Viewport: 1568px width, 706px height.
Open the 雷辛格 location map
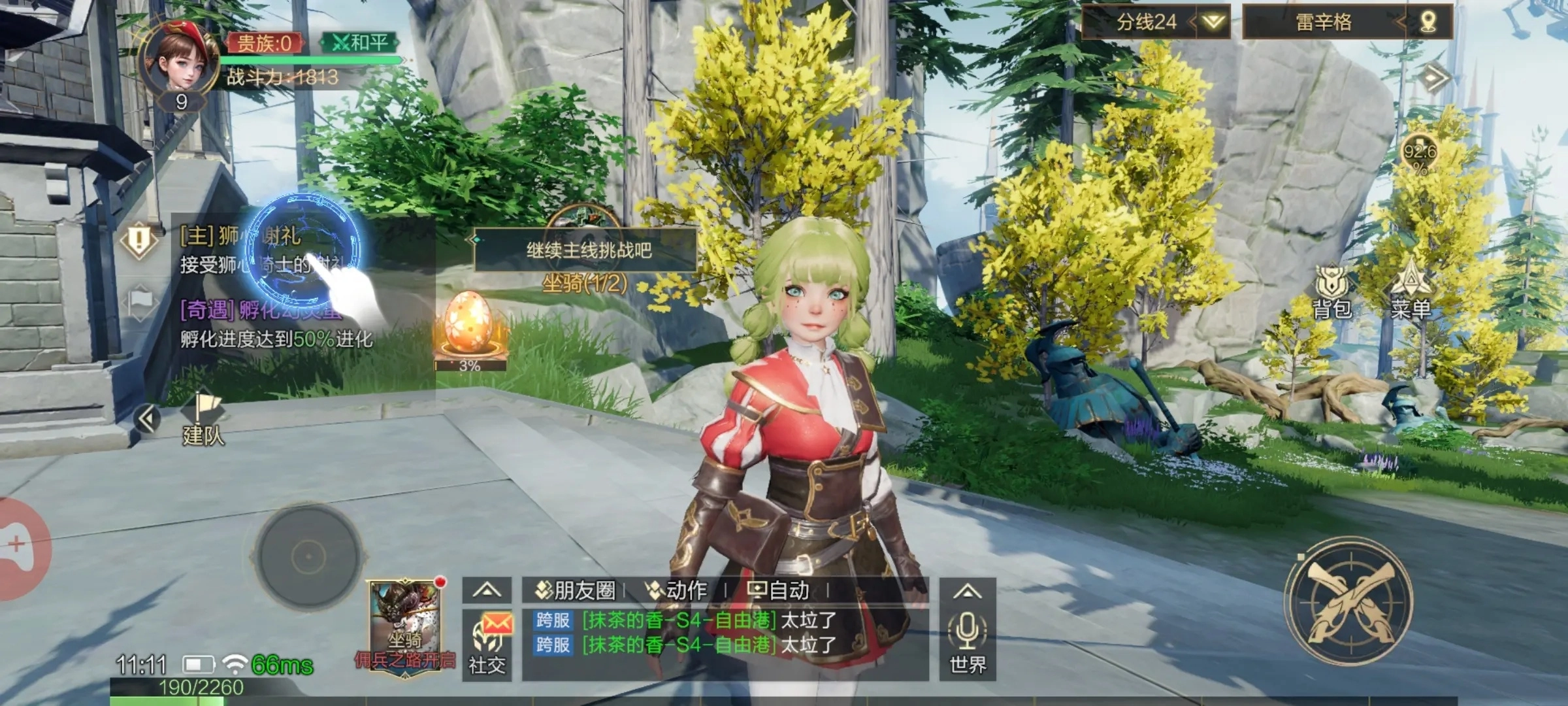coord(1347,22)
